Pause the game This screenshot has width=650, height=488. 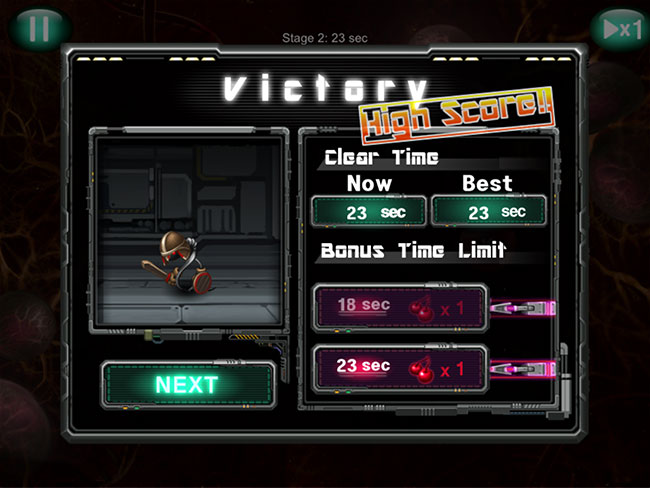click(38, 28)
